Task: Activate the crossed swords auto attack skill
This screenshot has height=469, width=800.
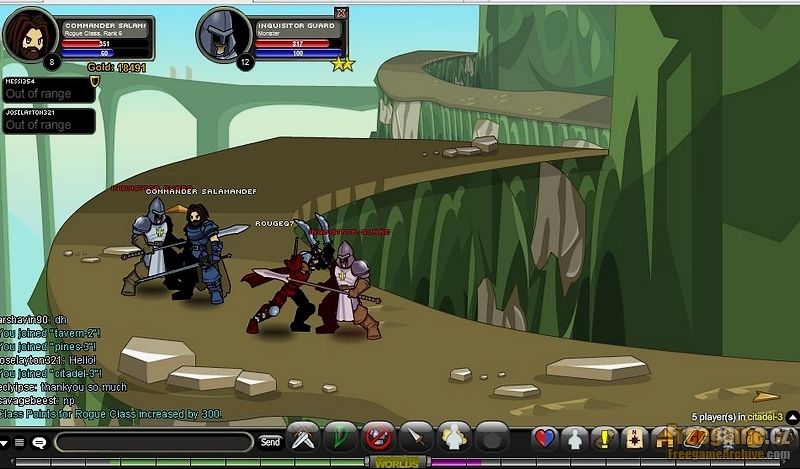Action: click(303, 438)
